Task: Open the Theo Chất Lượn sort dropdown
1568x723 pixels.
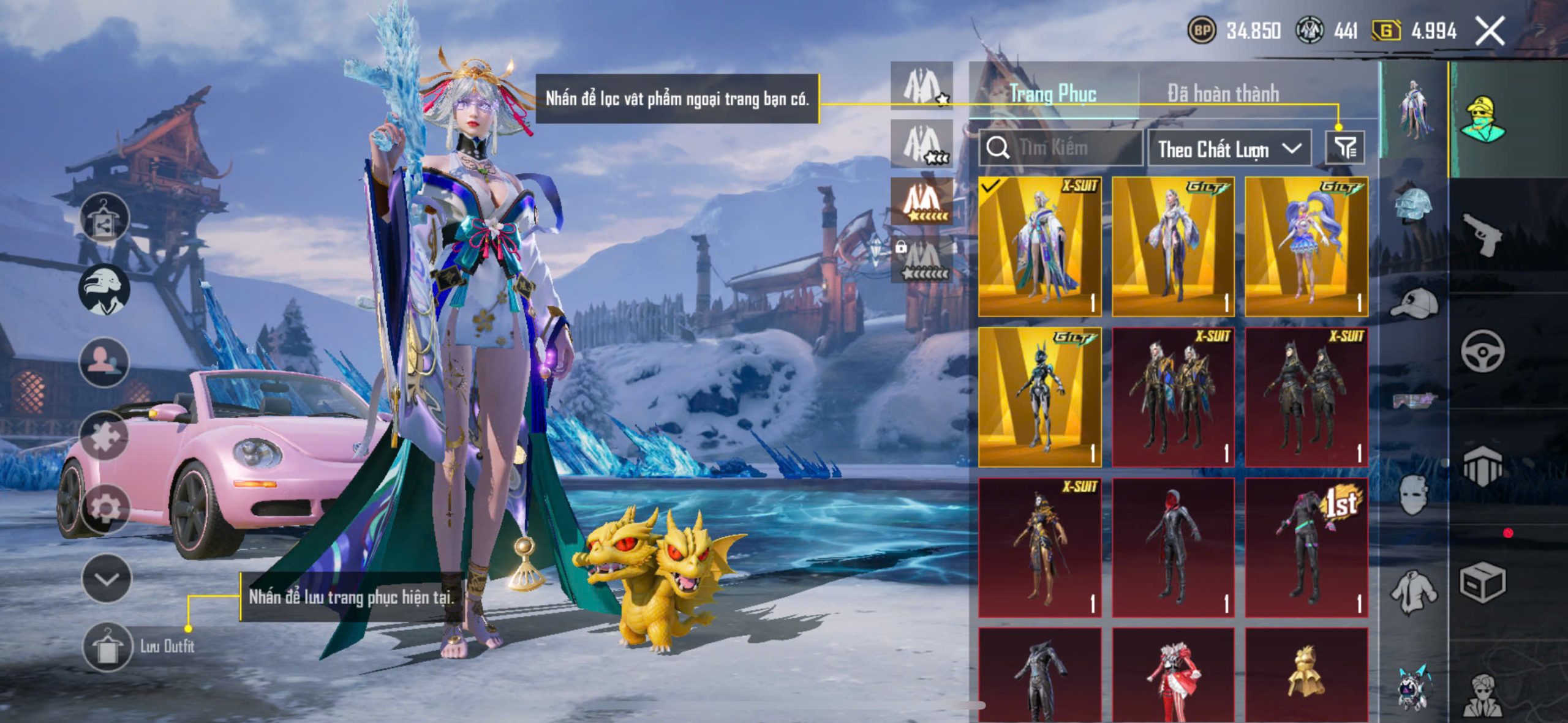Action: pos(1229,149)
